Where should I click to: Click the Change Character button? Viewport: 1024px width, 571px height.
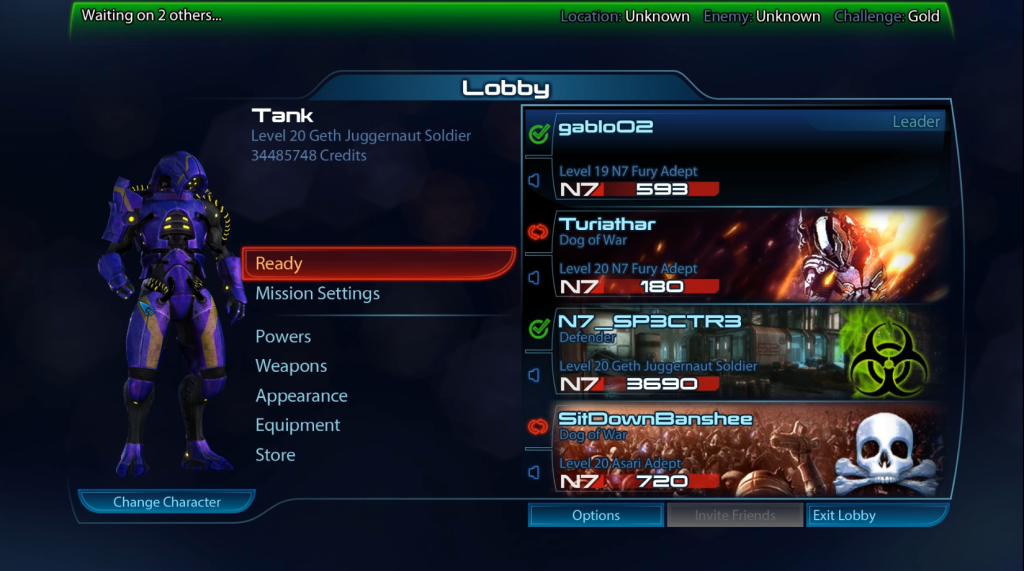(x=167, y=502)
